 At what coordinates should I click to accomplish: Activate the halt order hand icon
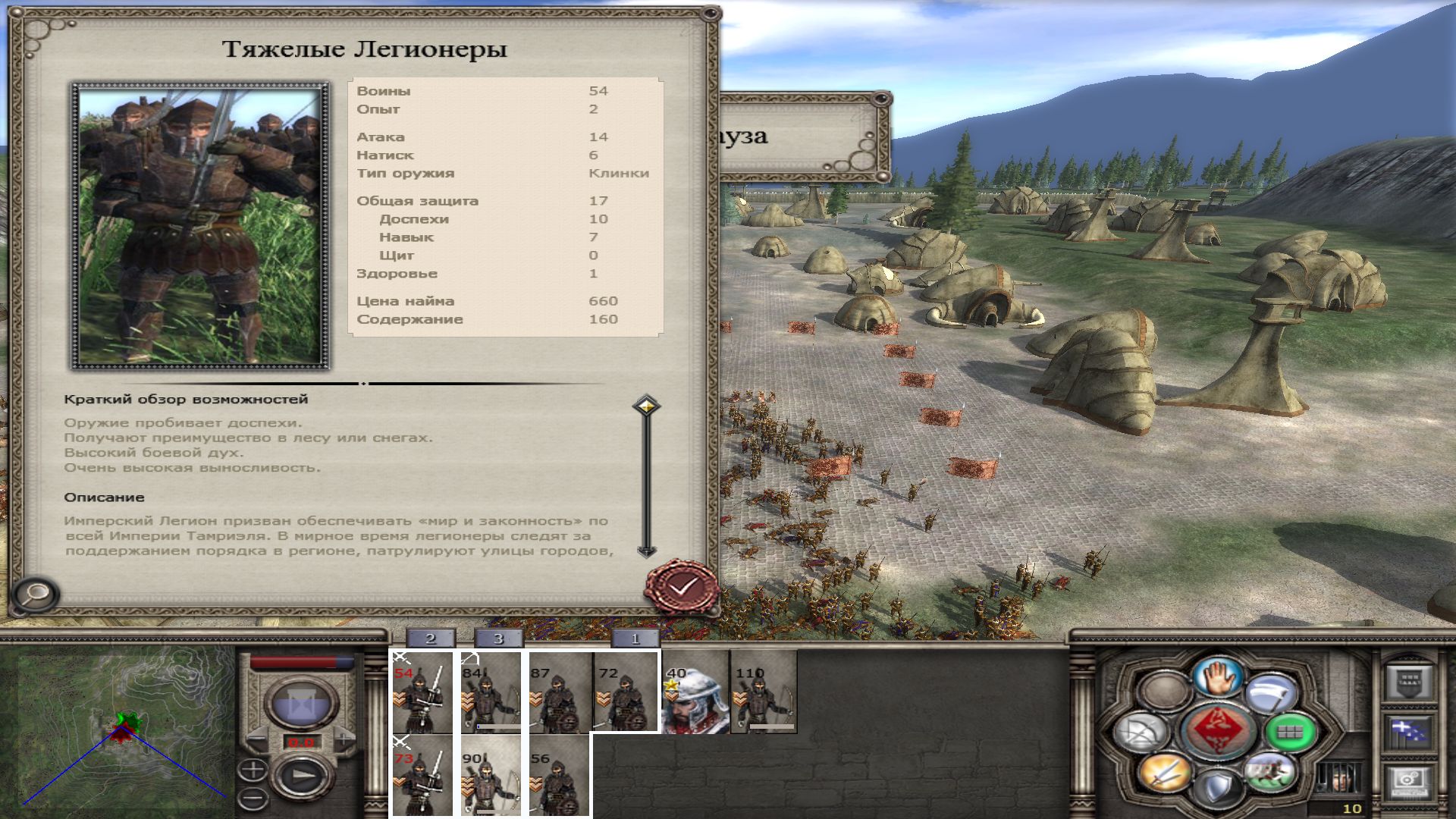click(x=1219, y=675)
